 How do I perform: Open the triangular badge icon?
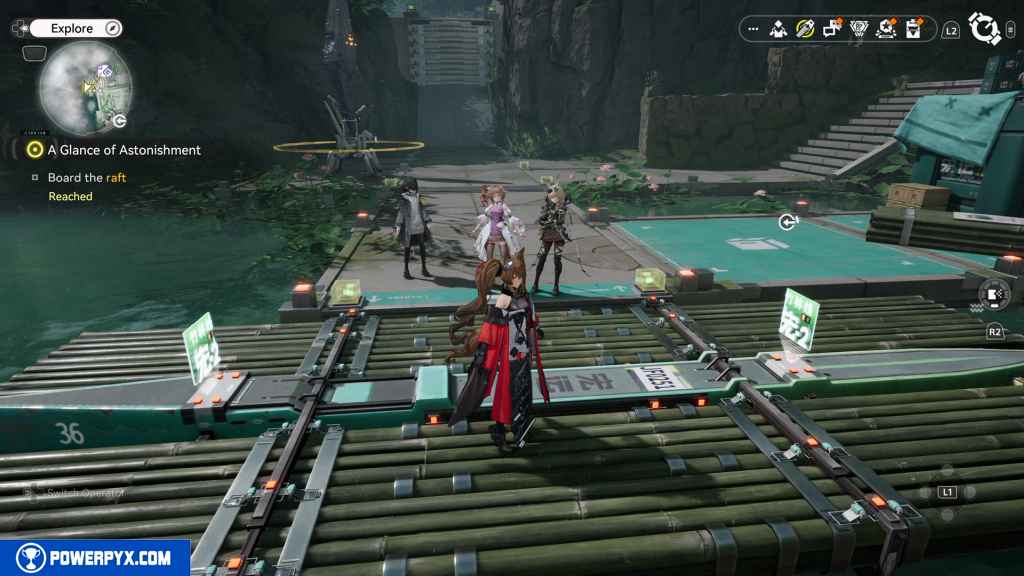858,29
